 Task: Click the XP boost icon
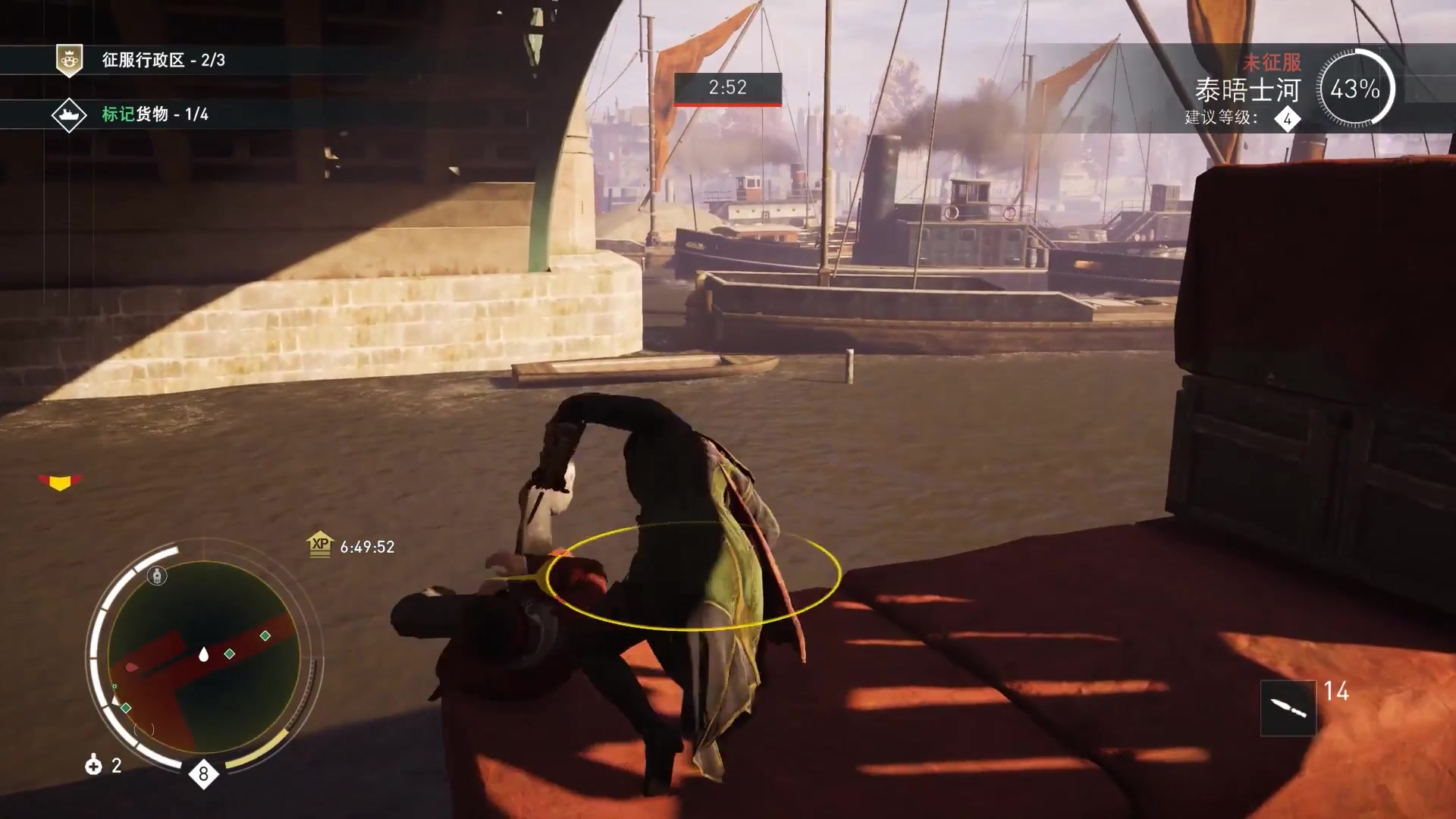(x=320, y=544)
